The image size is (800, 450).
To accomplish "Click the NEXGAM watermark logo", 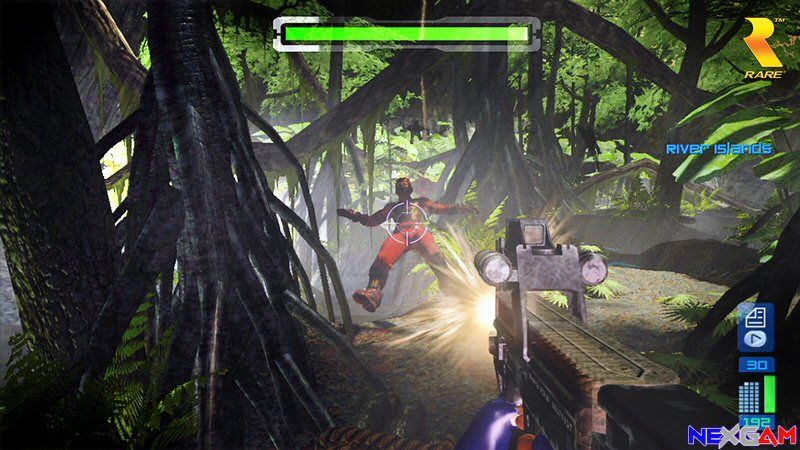I will point(741,434).
